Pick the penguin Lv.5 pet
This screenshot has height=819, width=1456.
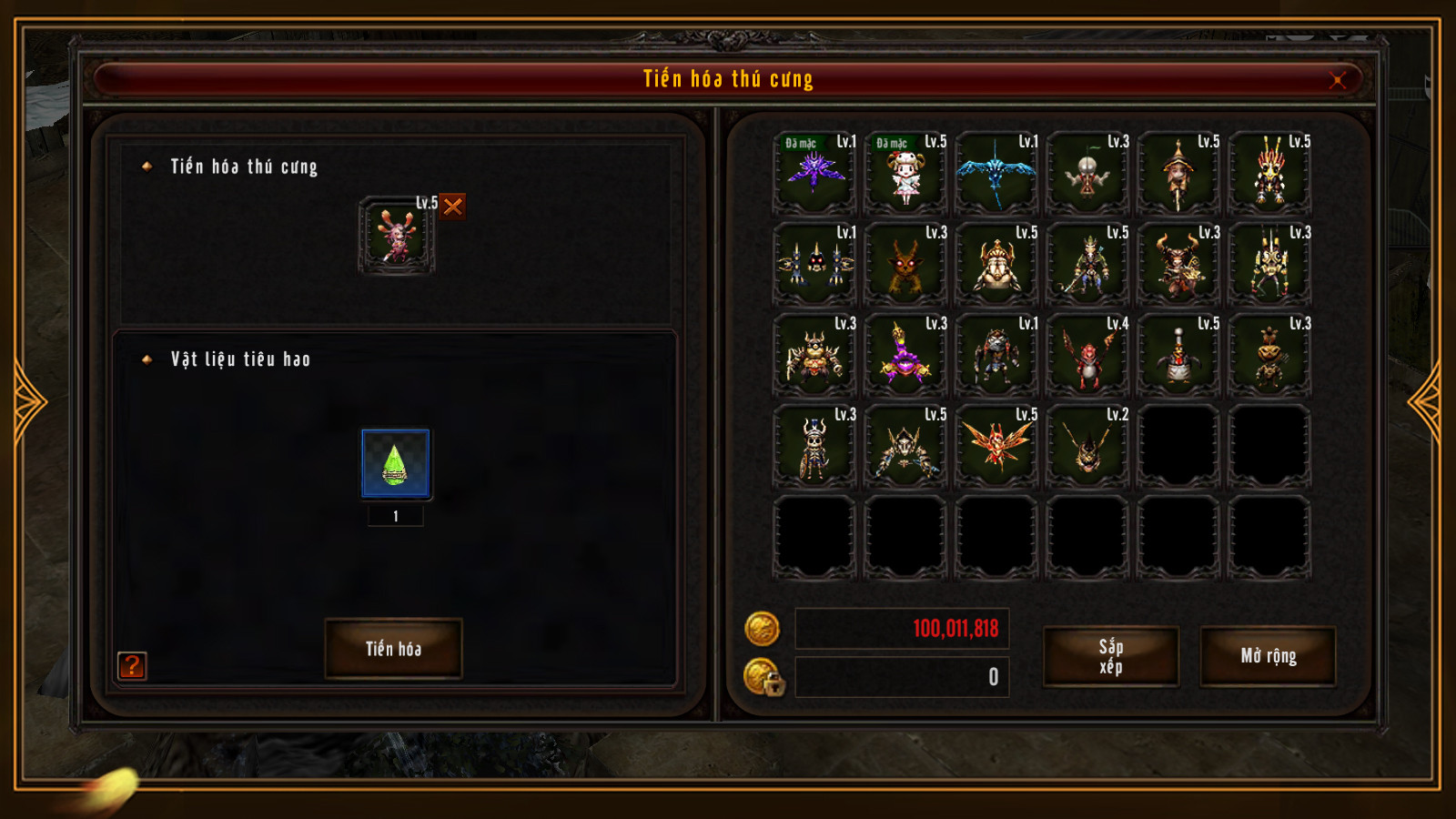1178,355
